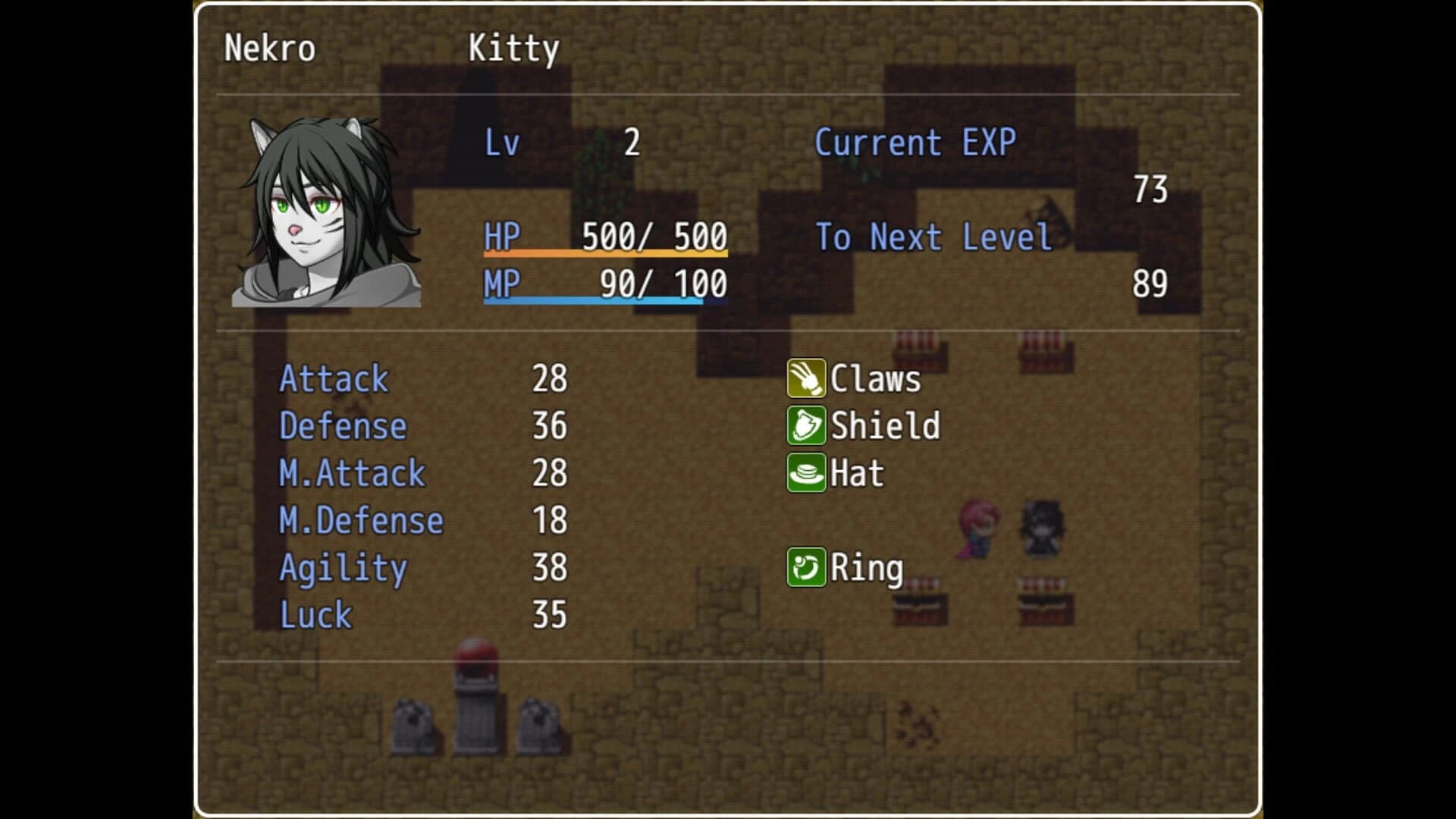
Task: Select the Claws weapon icon
Action: click(x=807, y=379)
